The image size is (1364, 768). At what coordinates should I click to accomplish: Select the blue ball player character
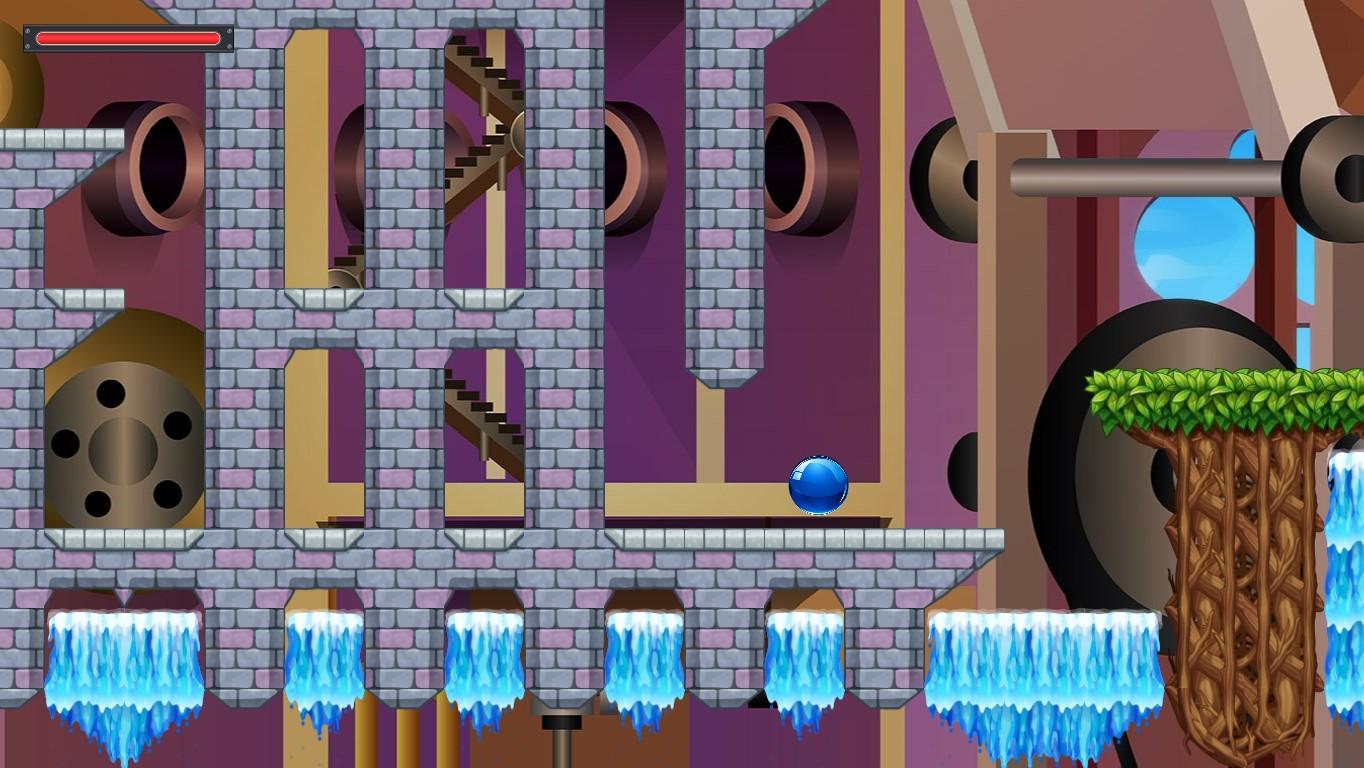click(x=817, y=486)
